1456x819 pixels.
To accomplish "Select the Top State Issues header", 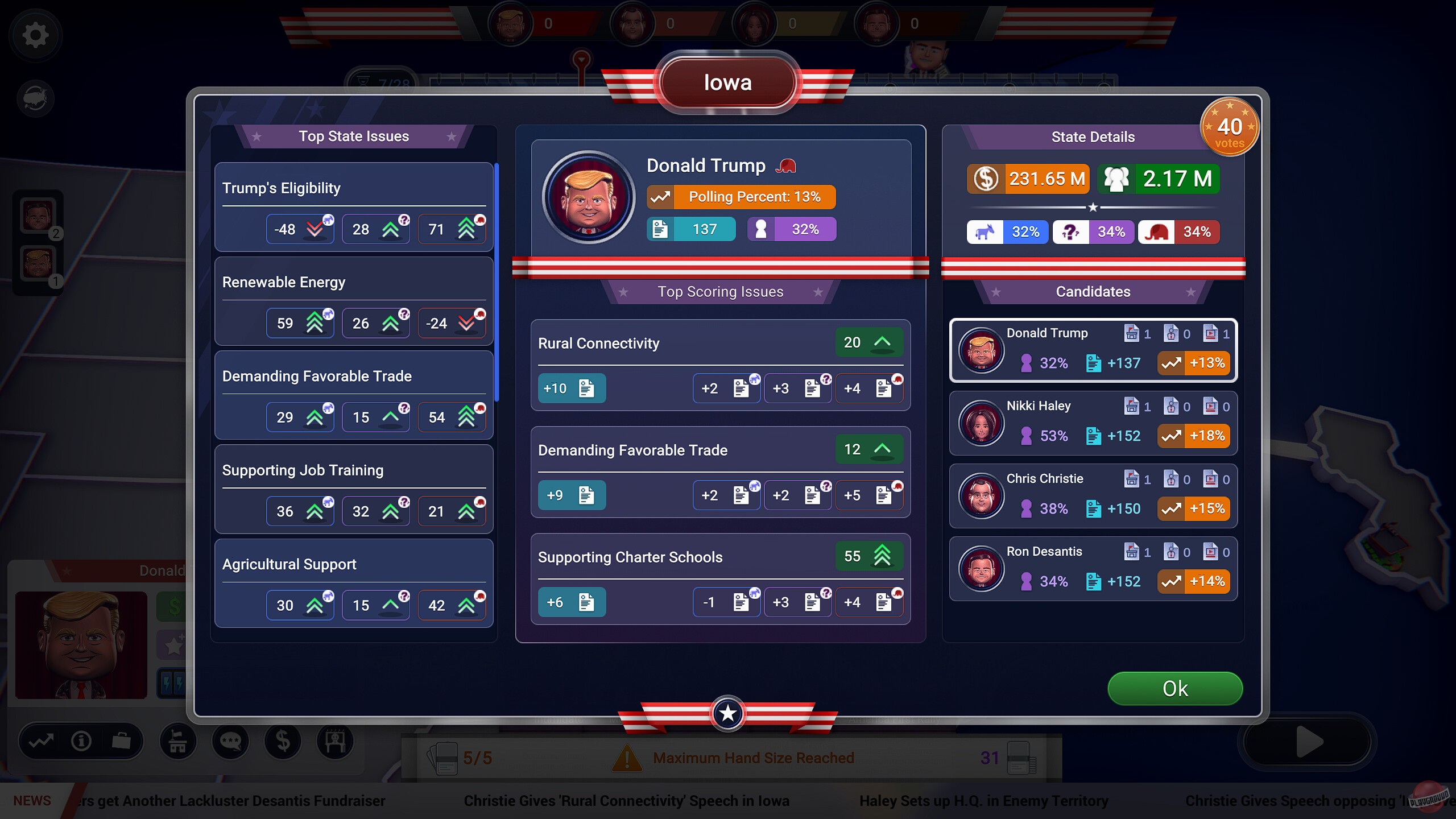I will [x=354, y=136].
